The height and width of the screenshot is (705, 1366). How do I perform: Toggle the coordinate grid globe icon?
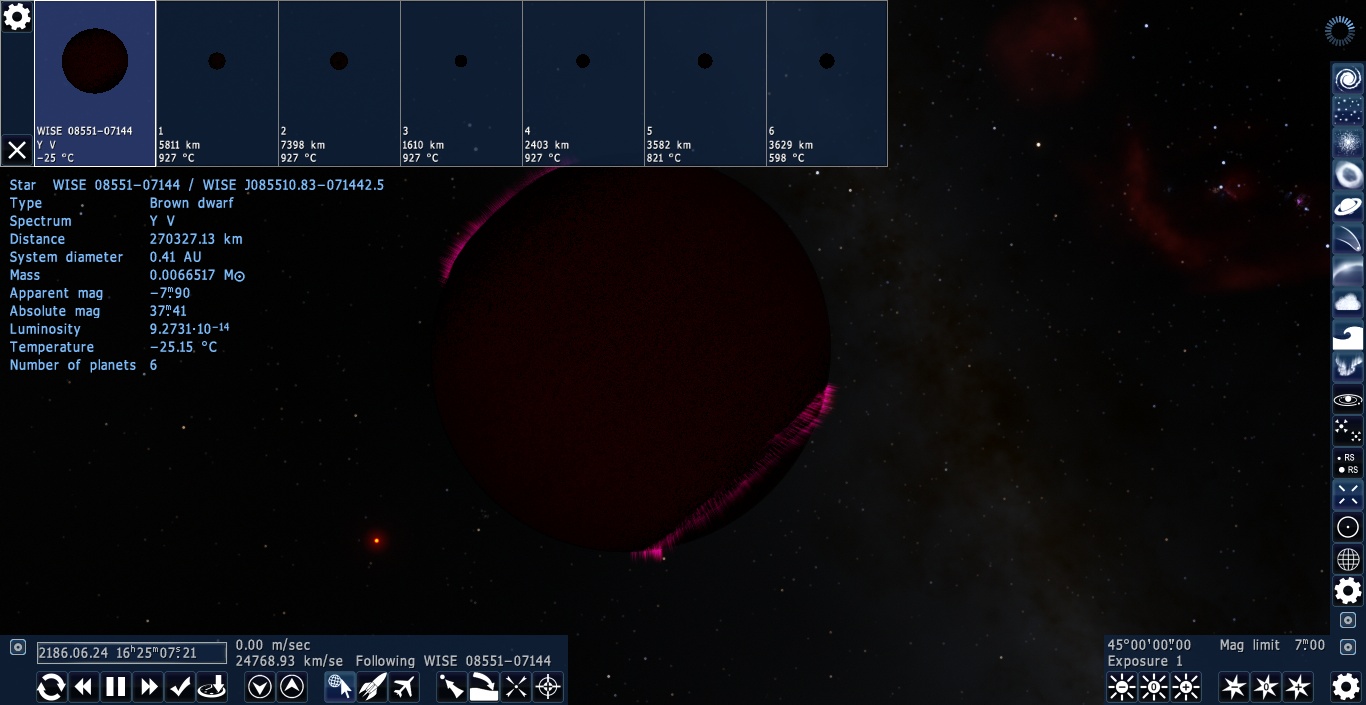coord(1347,559)
